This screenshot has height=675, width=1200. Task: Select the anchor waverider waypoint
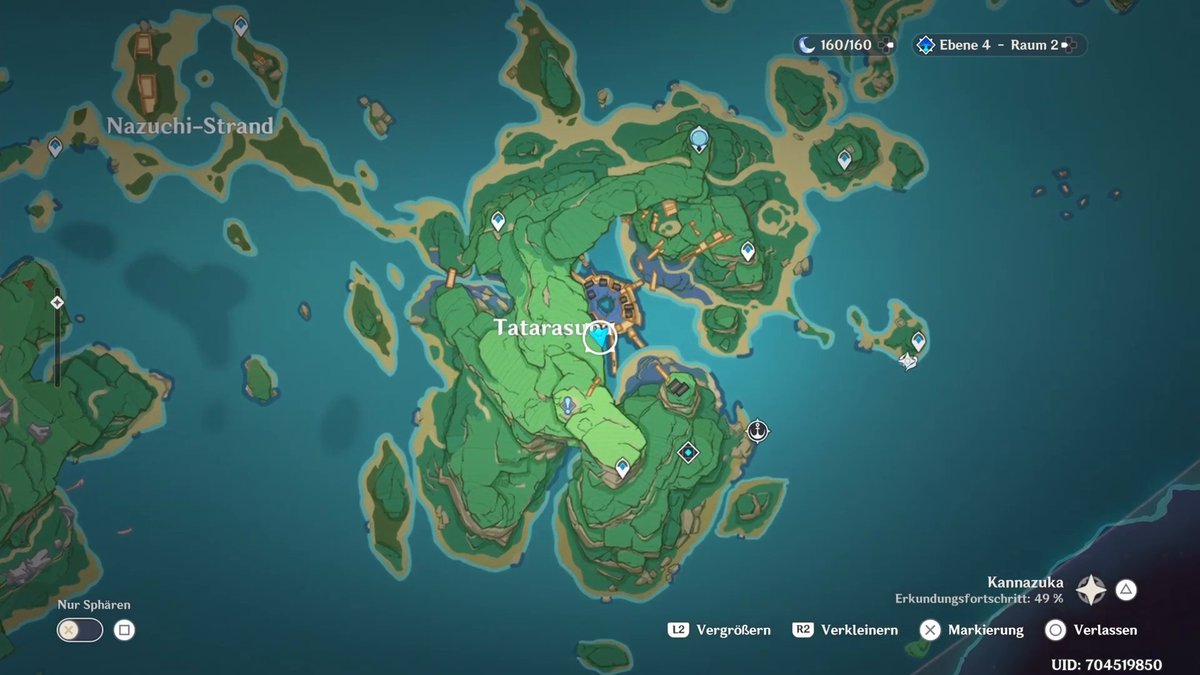[758, 431]
